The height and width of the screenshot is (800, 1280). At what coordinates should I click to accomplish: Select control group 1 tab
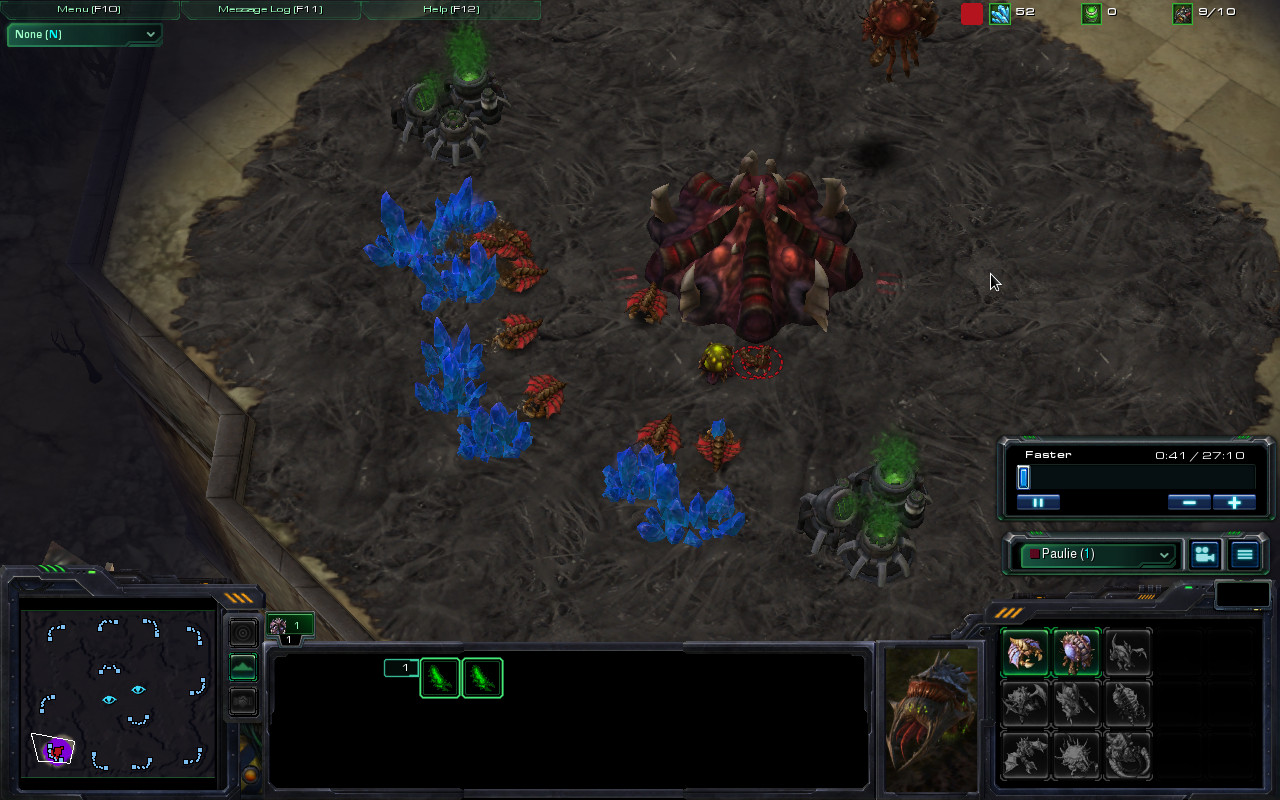pos(290,626)
